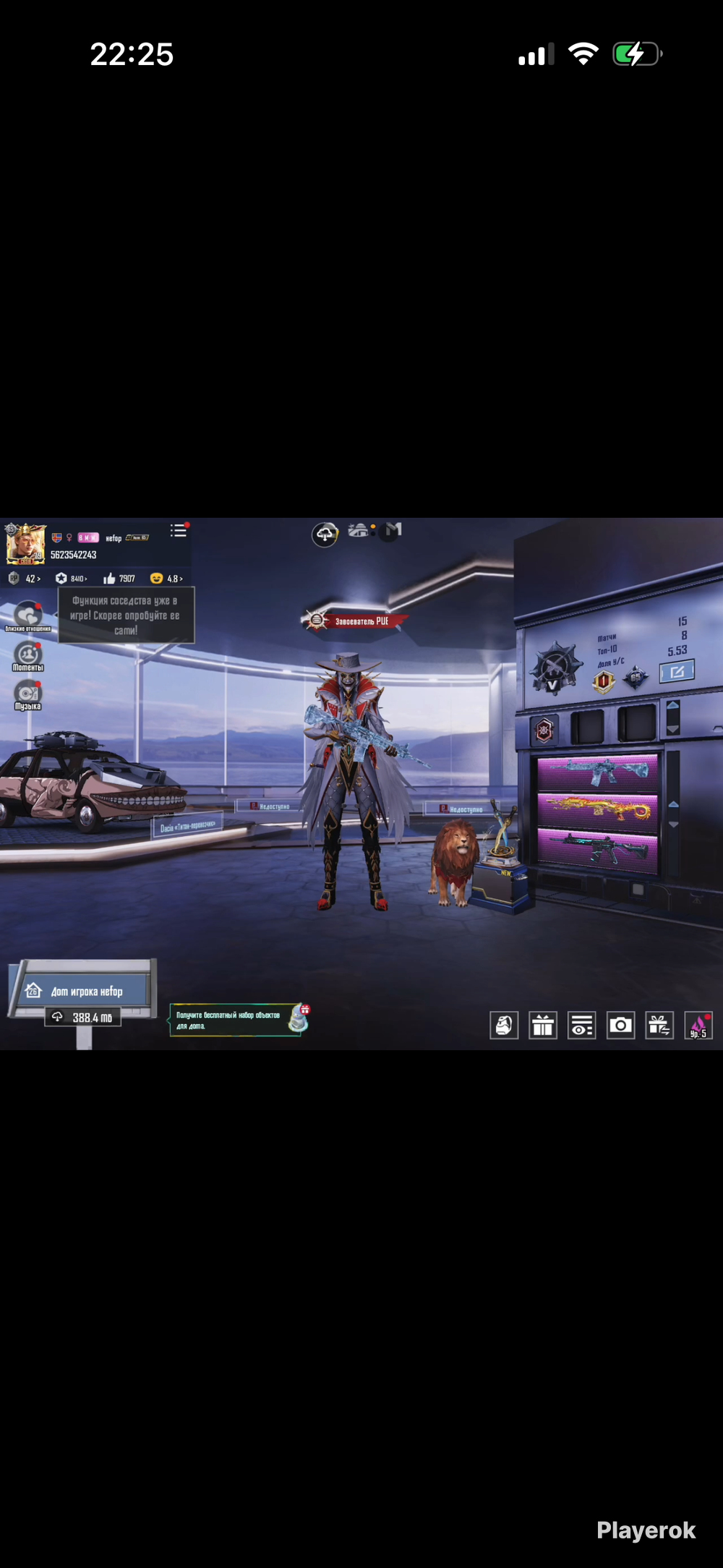This screenshot has width=723, height=1568.
Task: Open Близкие отношения hearts icon
Action: click(x=28, y=615)
